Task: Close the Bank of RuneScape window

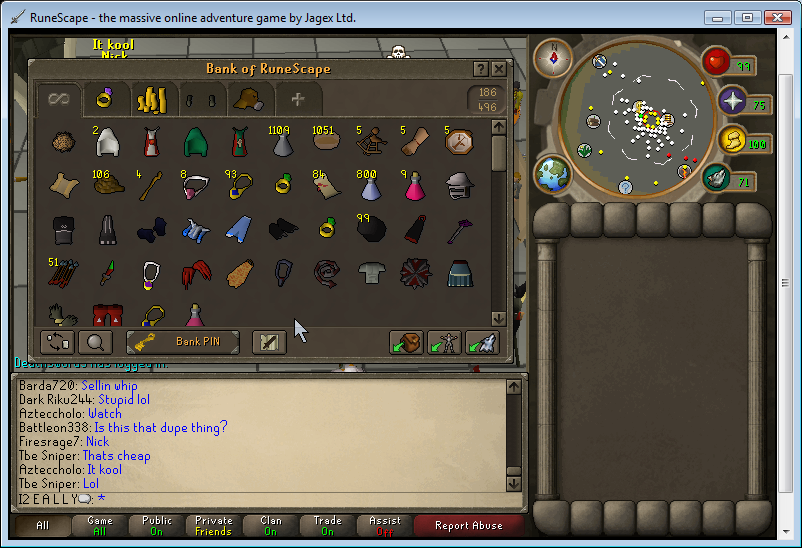Action: (x=499, y=68)
